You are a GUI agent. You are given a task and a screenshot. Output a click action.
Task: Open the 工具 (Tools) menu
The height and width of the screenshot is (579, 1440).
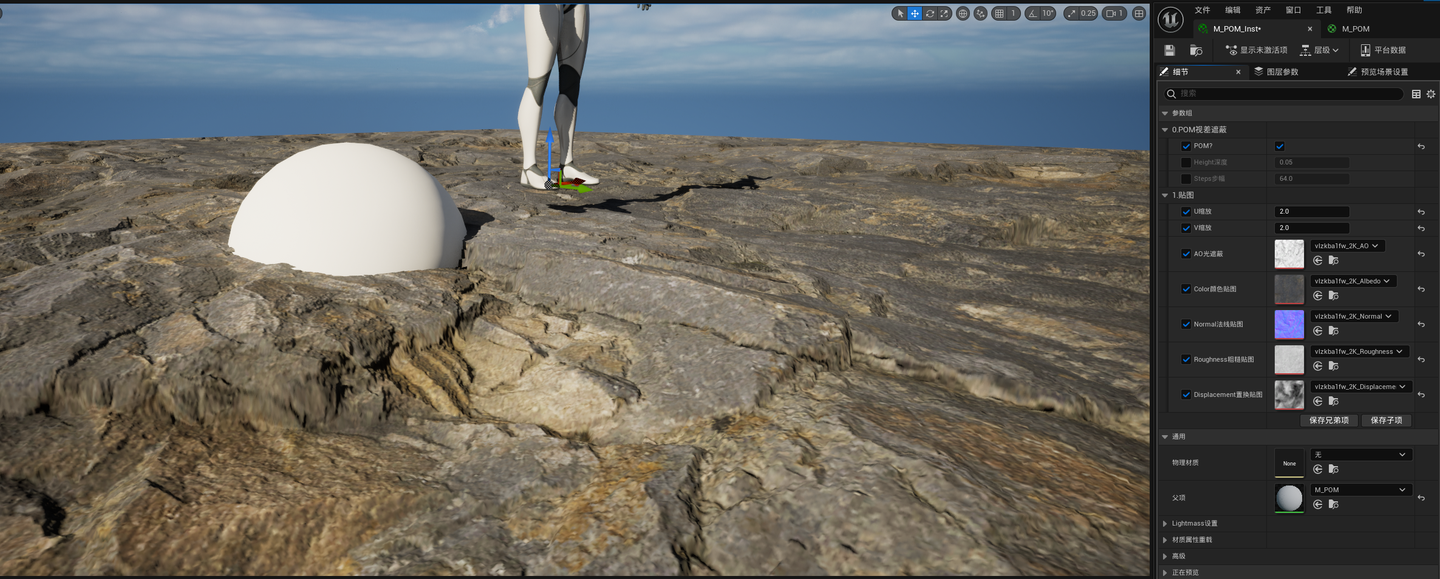[x=1323, y=10]
